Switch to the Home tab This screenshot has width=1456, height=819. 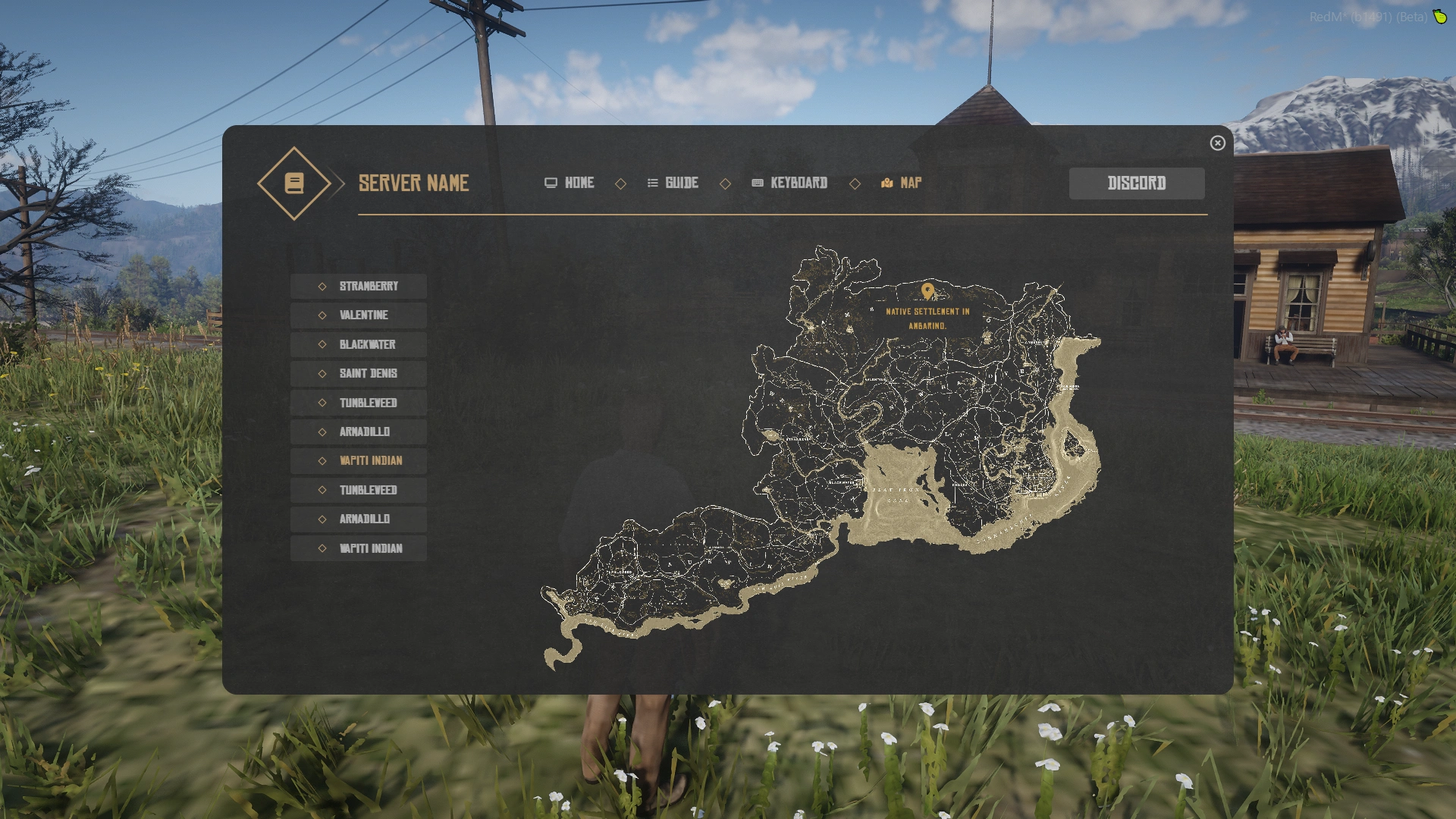[570, 183]
